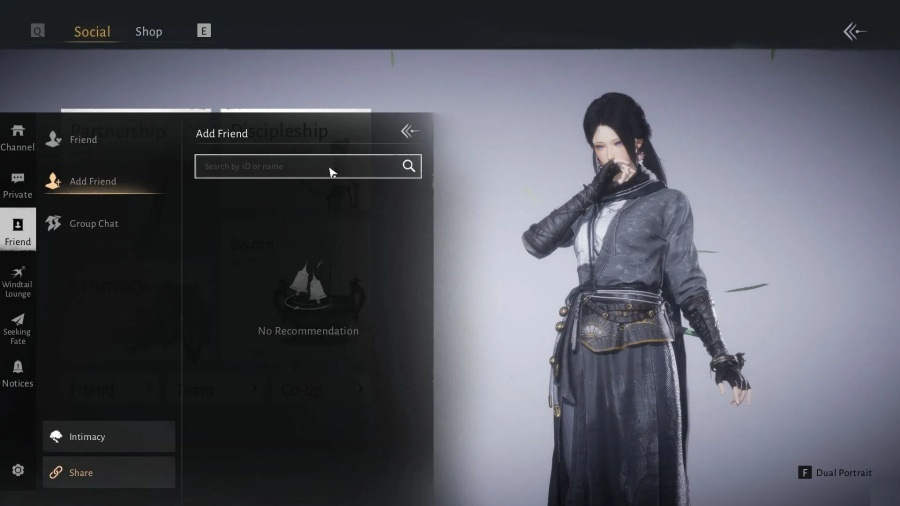Show the Friend list entry
Viewport: 900px width, 506px height.
tap(83, 139)
